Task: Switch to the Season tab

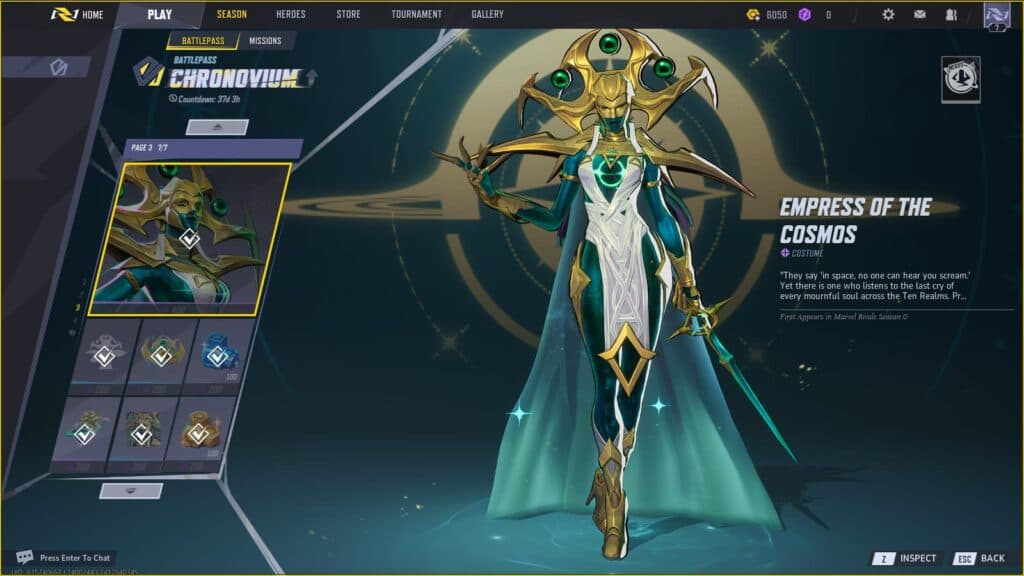Action: click(231, 15)
